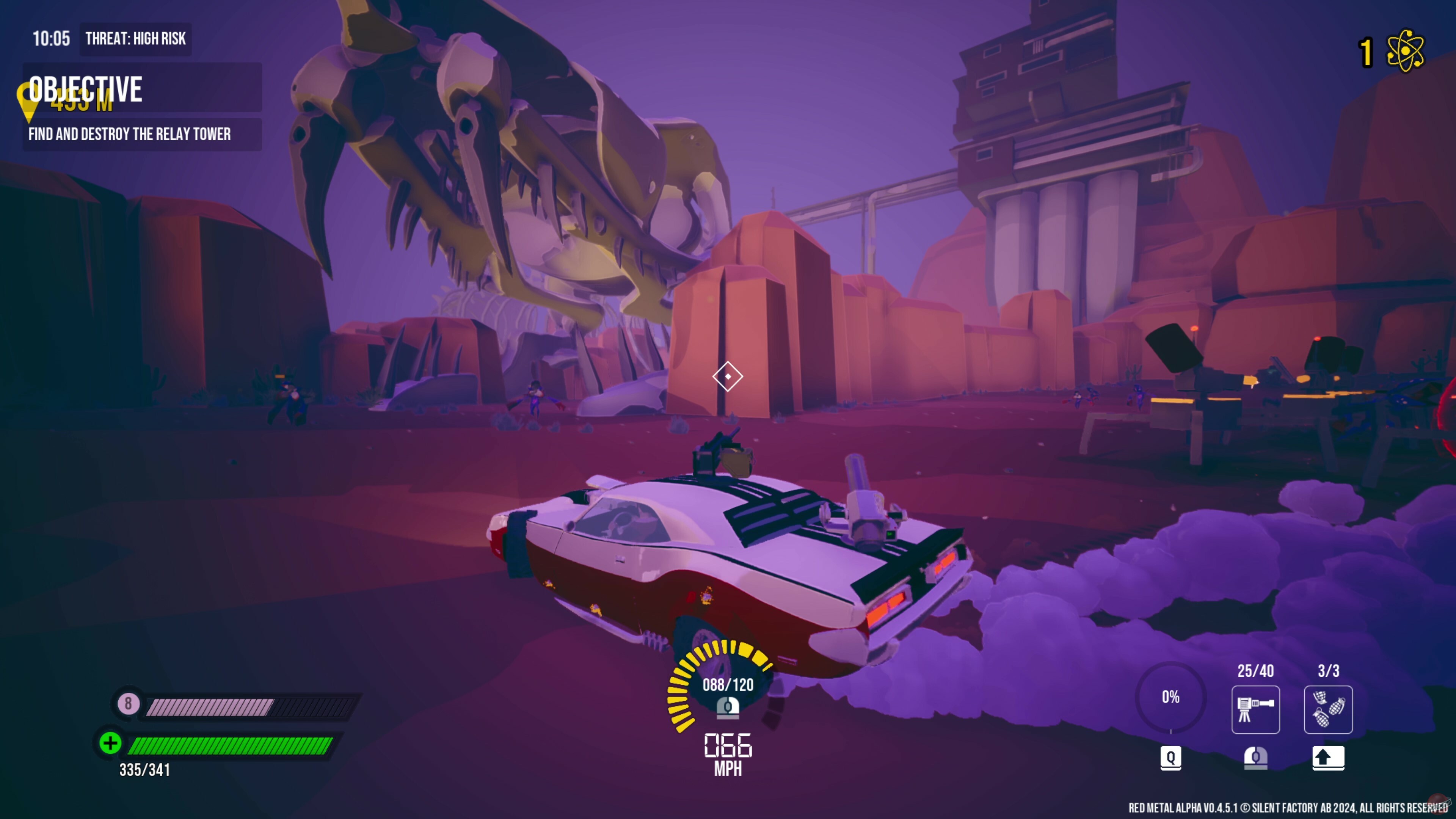
Task: Click the 25/40 turret ammo counter
Action: [x=1256, y=672]
